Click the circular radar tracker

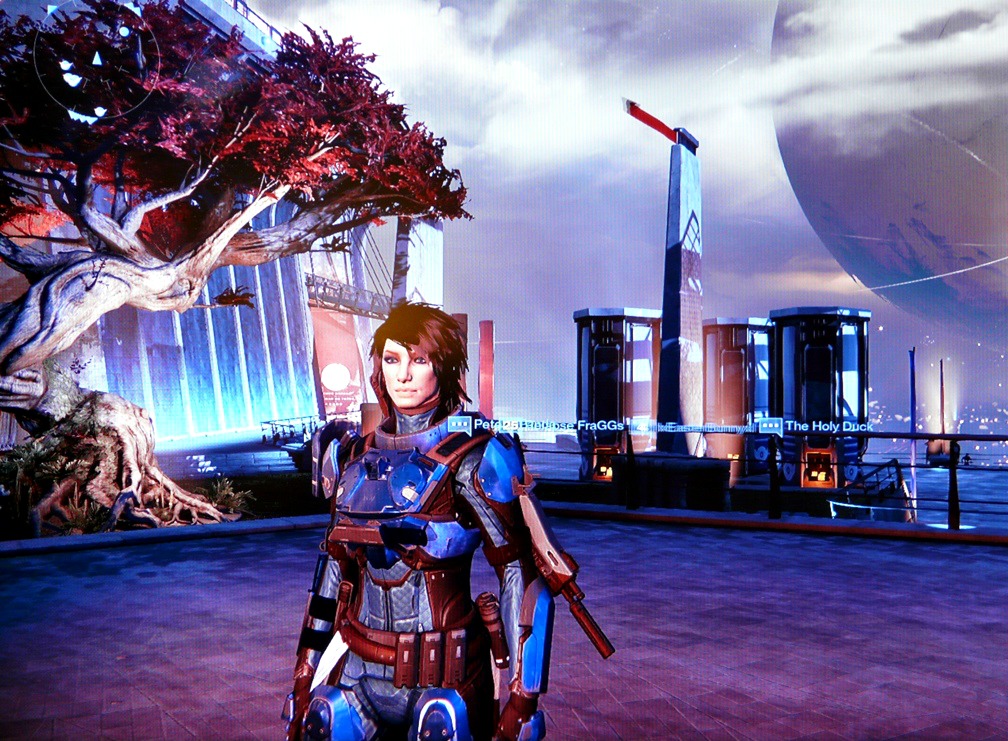pyautogui.click(x=97, y=60)
